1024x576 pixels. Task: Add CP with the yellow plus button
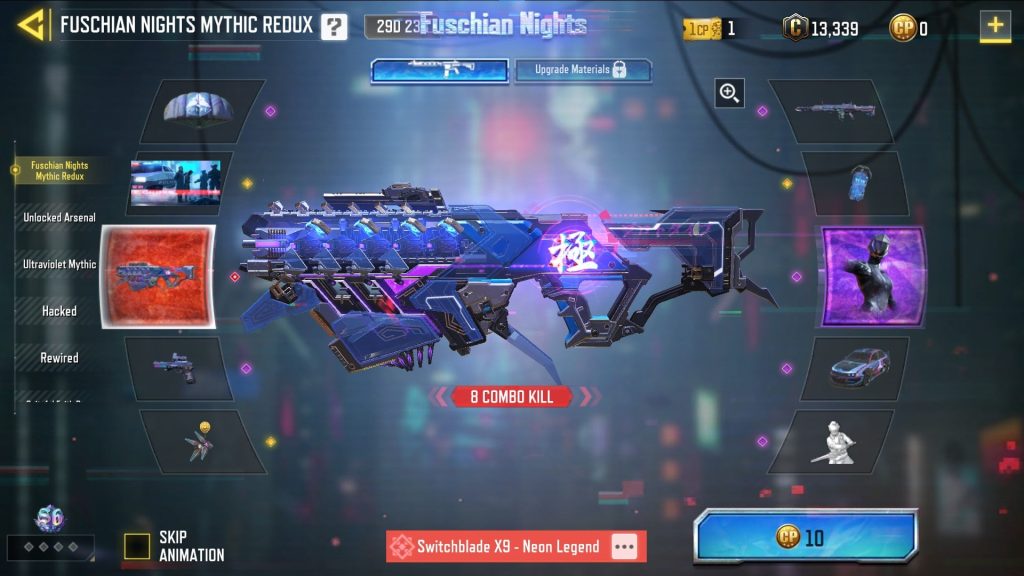[x=995, y=26]
